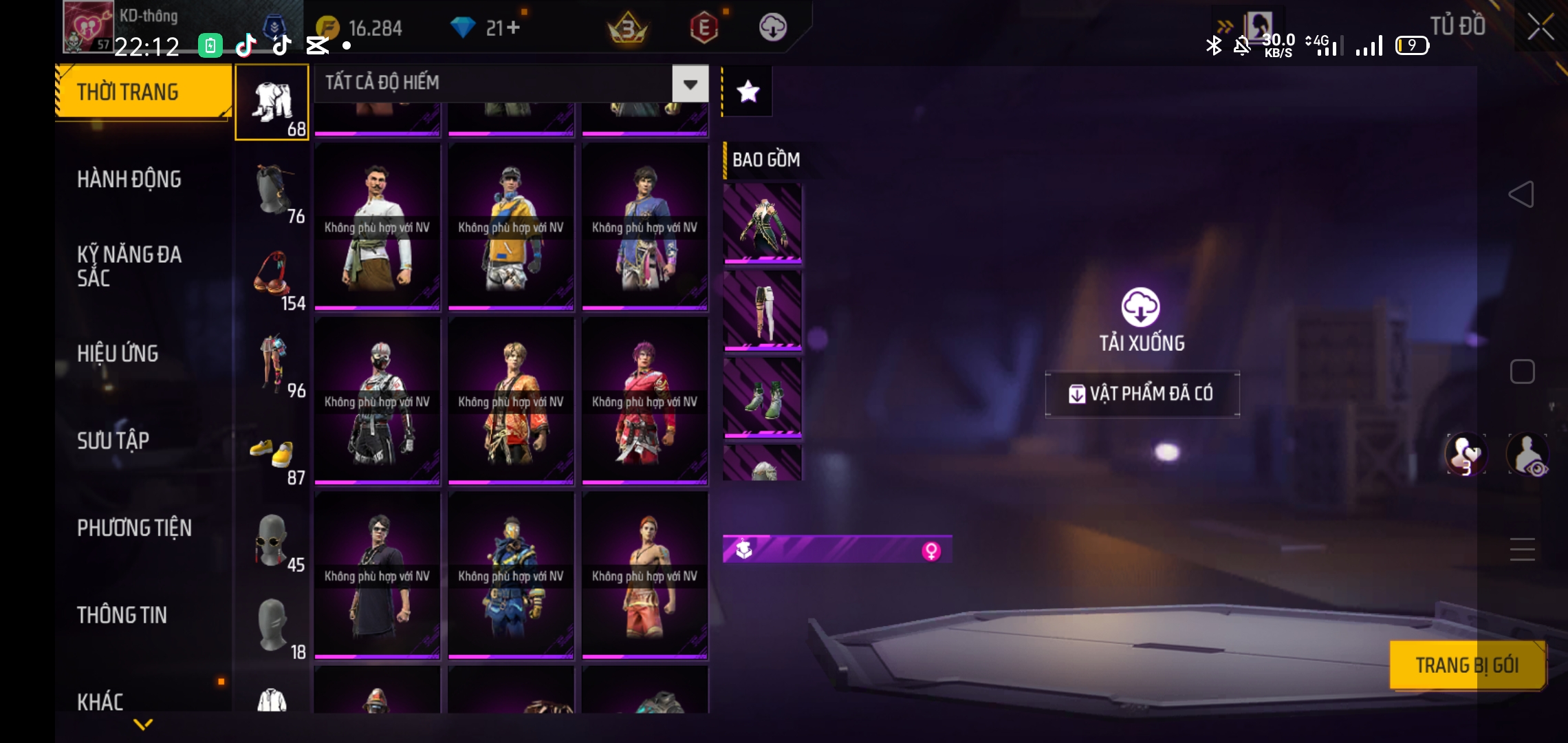Switch to KỸ NĂNG ĐA SẮC tab

[x=129, y=266]
